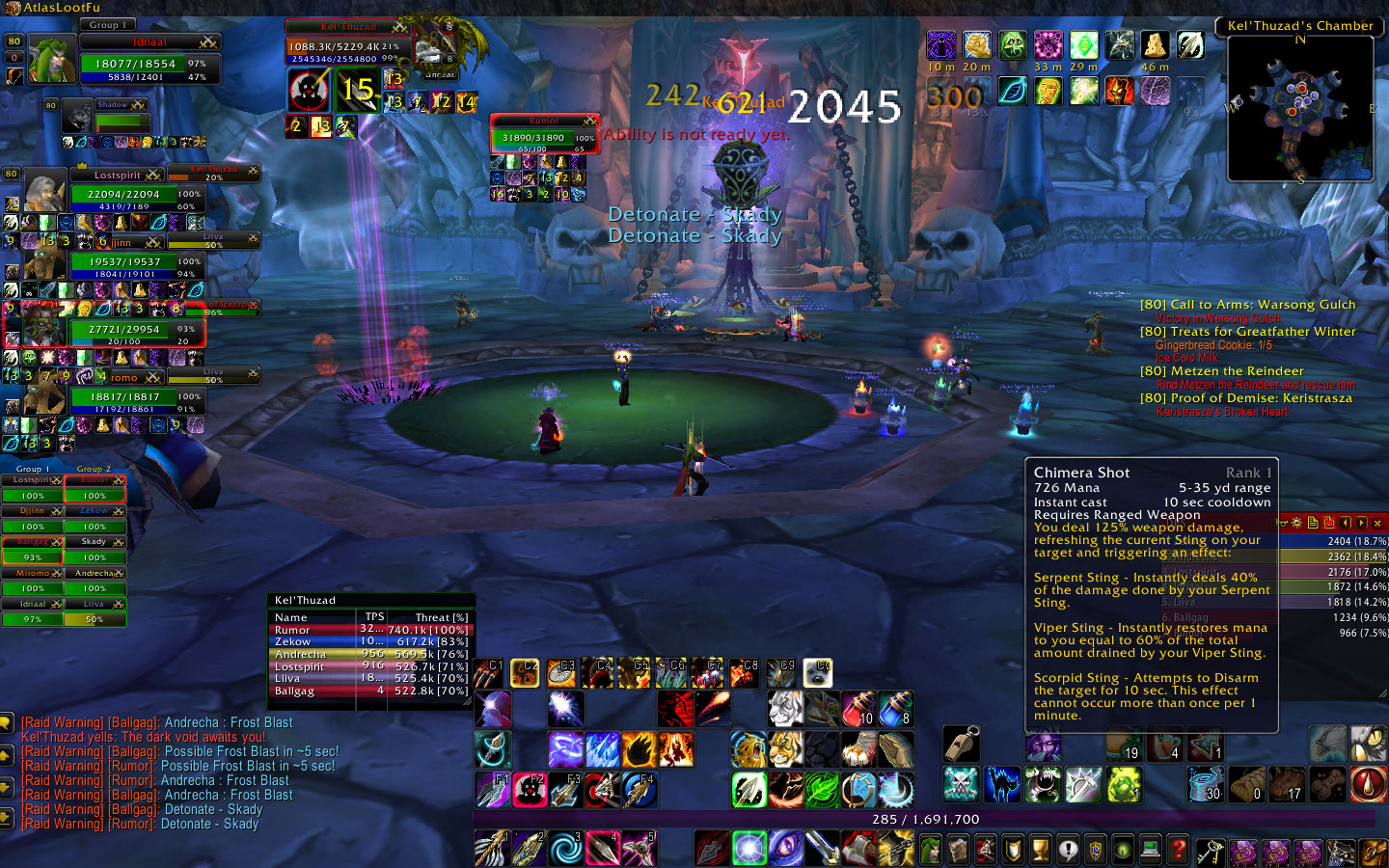The image size is (1389, 868).
Task: Use the blue mana potion slot
Action: [895, 709]
